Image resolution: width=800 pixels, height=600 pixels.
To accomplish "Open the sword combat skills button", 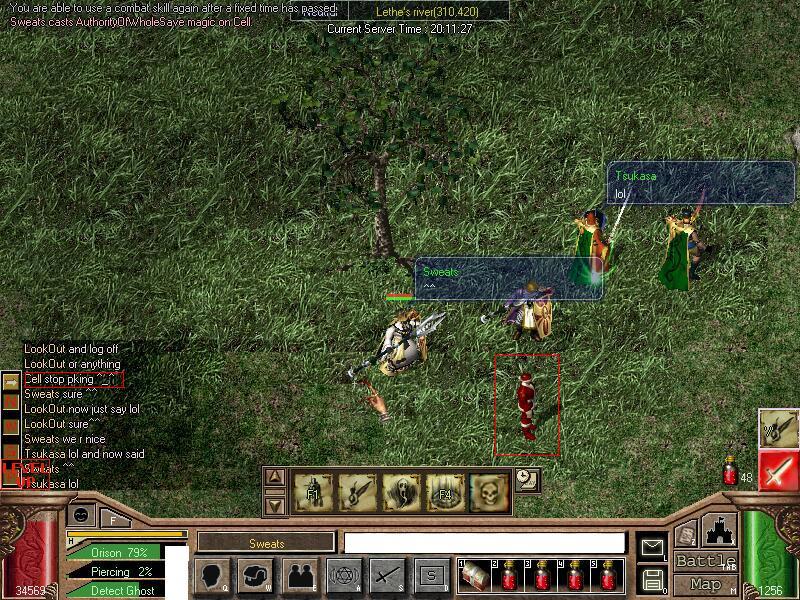I will [x=387, y=576].
